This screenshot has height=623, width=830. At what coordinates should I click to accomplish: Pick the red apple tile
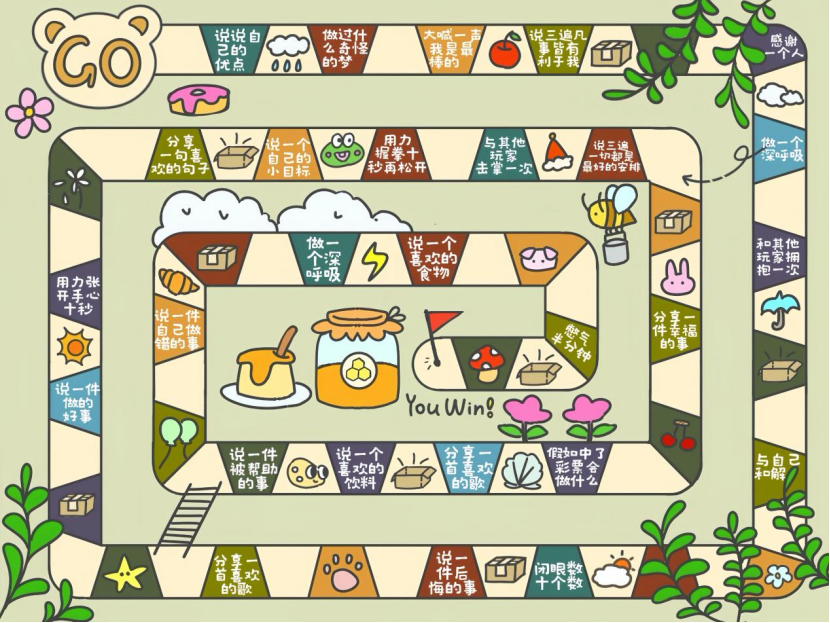505,48
